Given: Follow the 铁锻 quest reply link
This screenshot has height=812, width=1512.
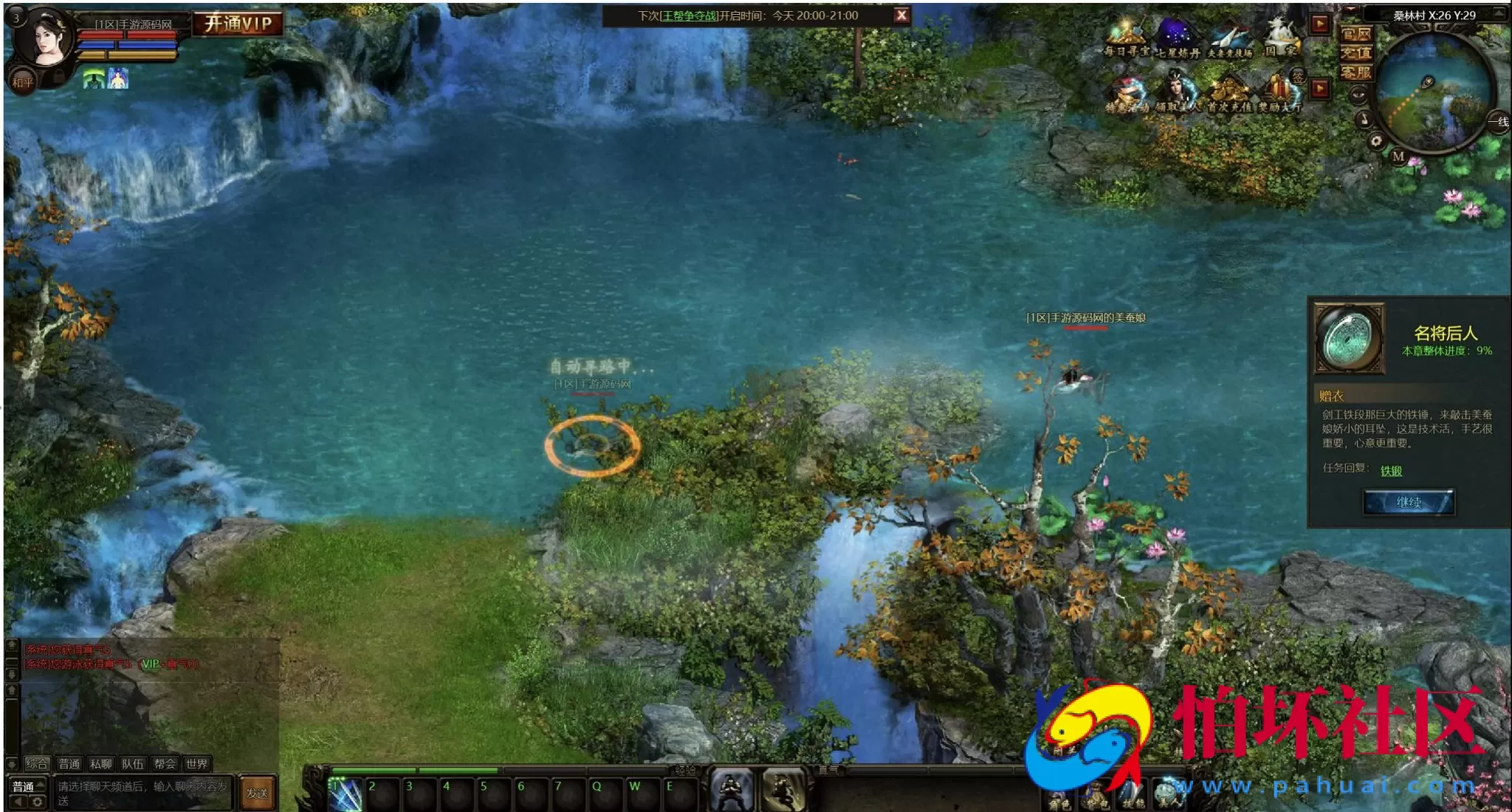Looking at the screenshot, I should click(x=1391, y=471).
